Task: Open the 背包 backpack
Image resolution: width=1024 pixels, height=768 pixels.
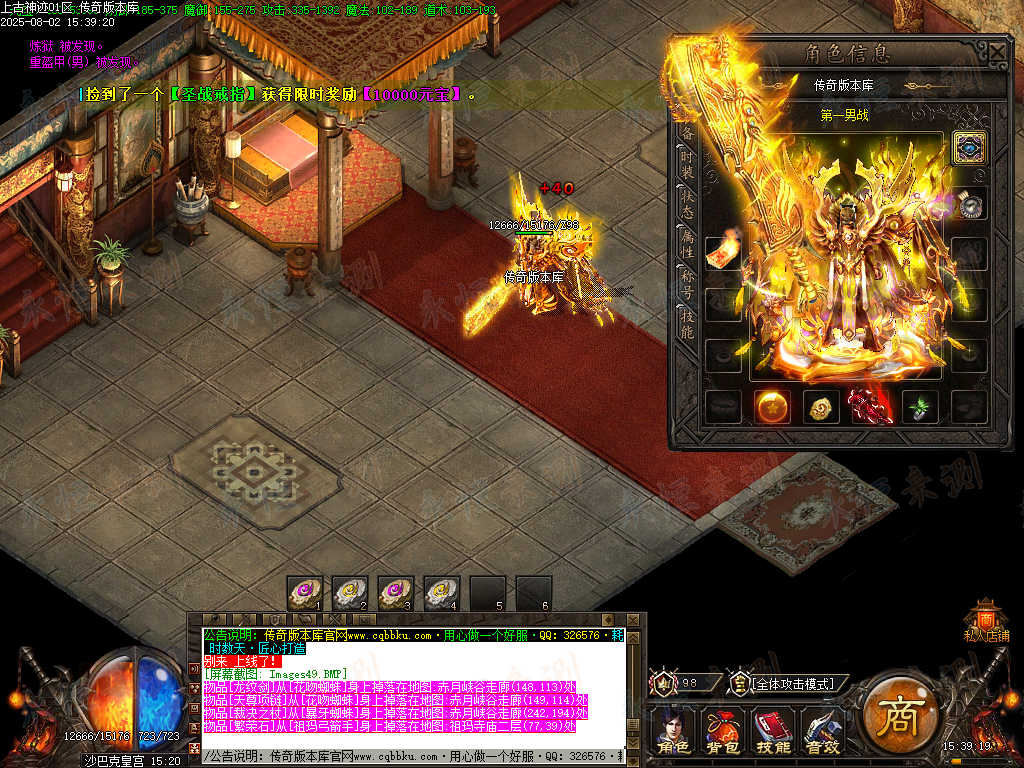Action: [x=720, y=731]
